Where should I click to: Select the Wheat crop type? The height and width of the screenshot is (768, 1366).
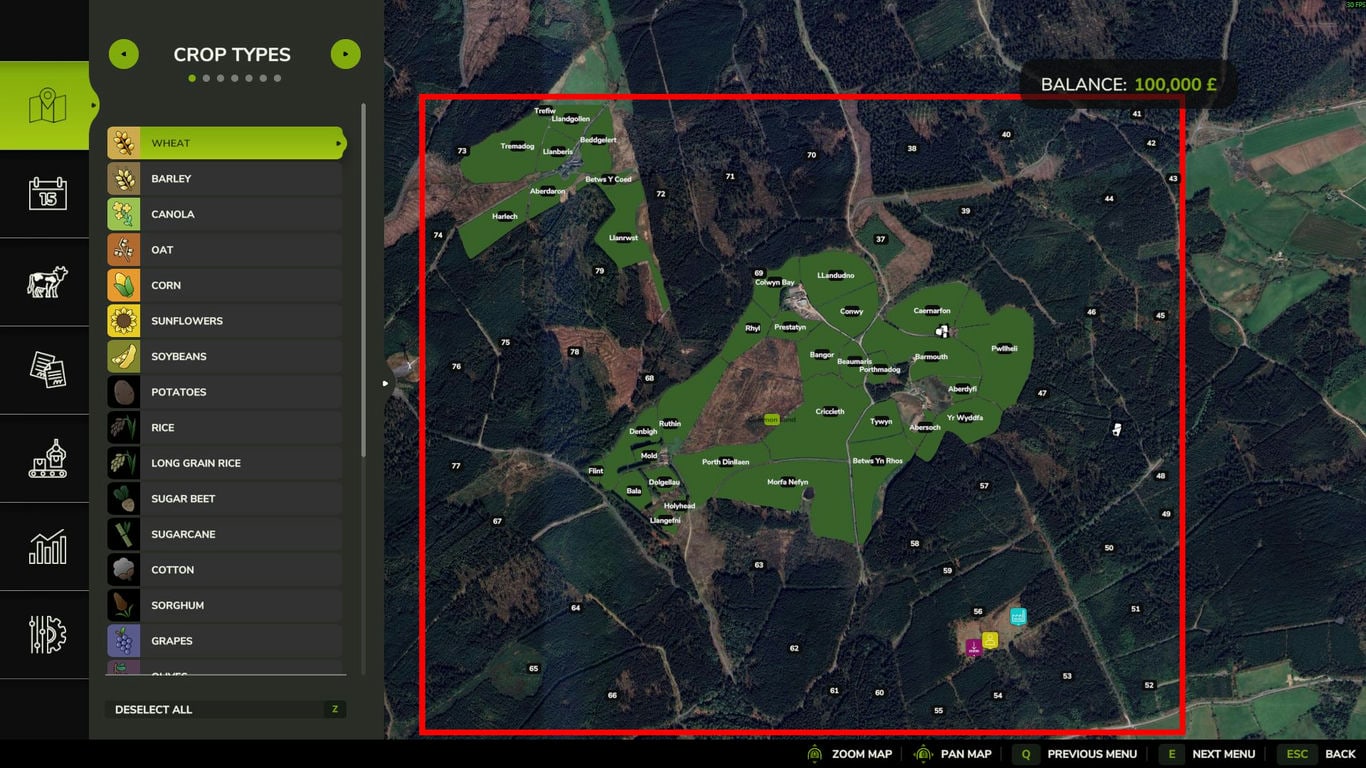tap(226, 143)
